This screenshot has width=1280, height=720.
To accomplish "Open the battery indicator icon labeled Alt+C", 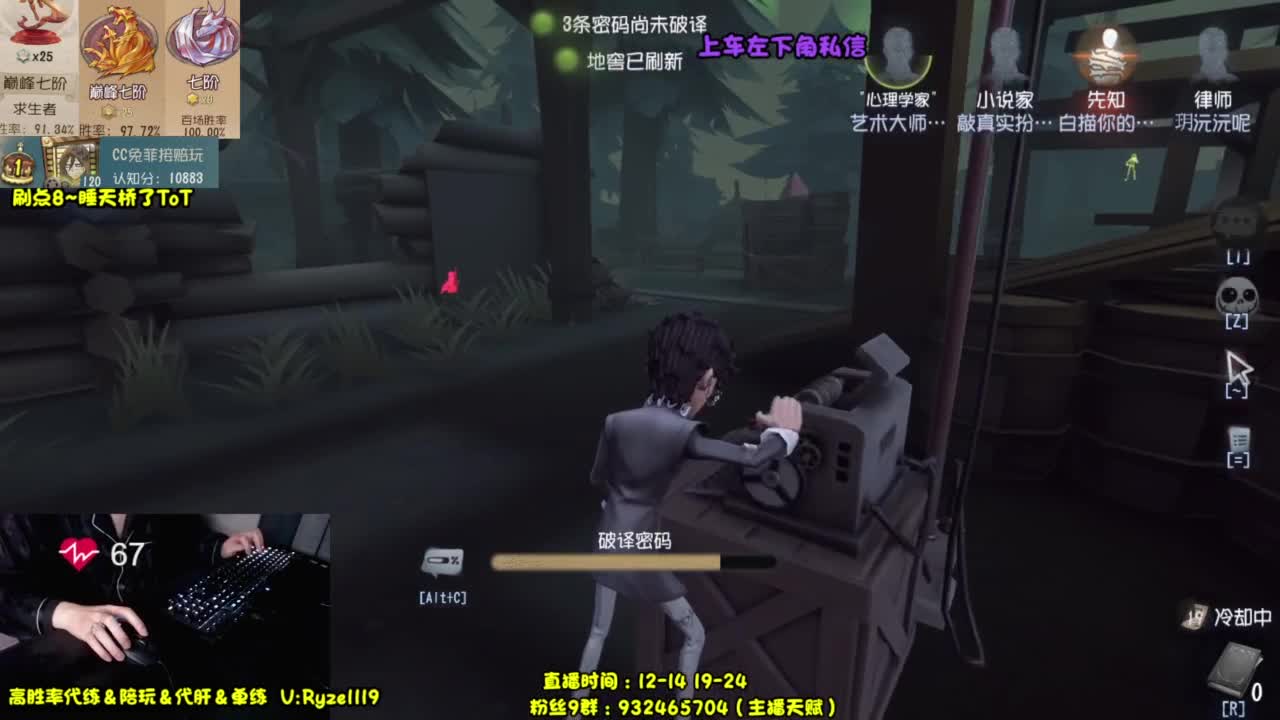I will 443,560.
